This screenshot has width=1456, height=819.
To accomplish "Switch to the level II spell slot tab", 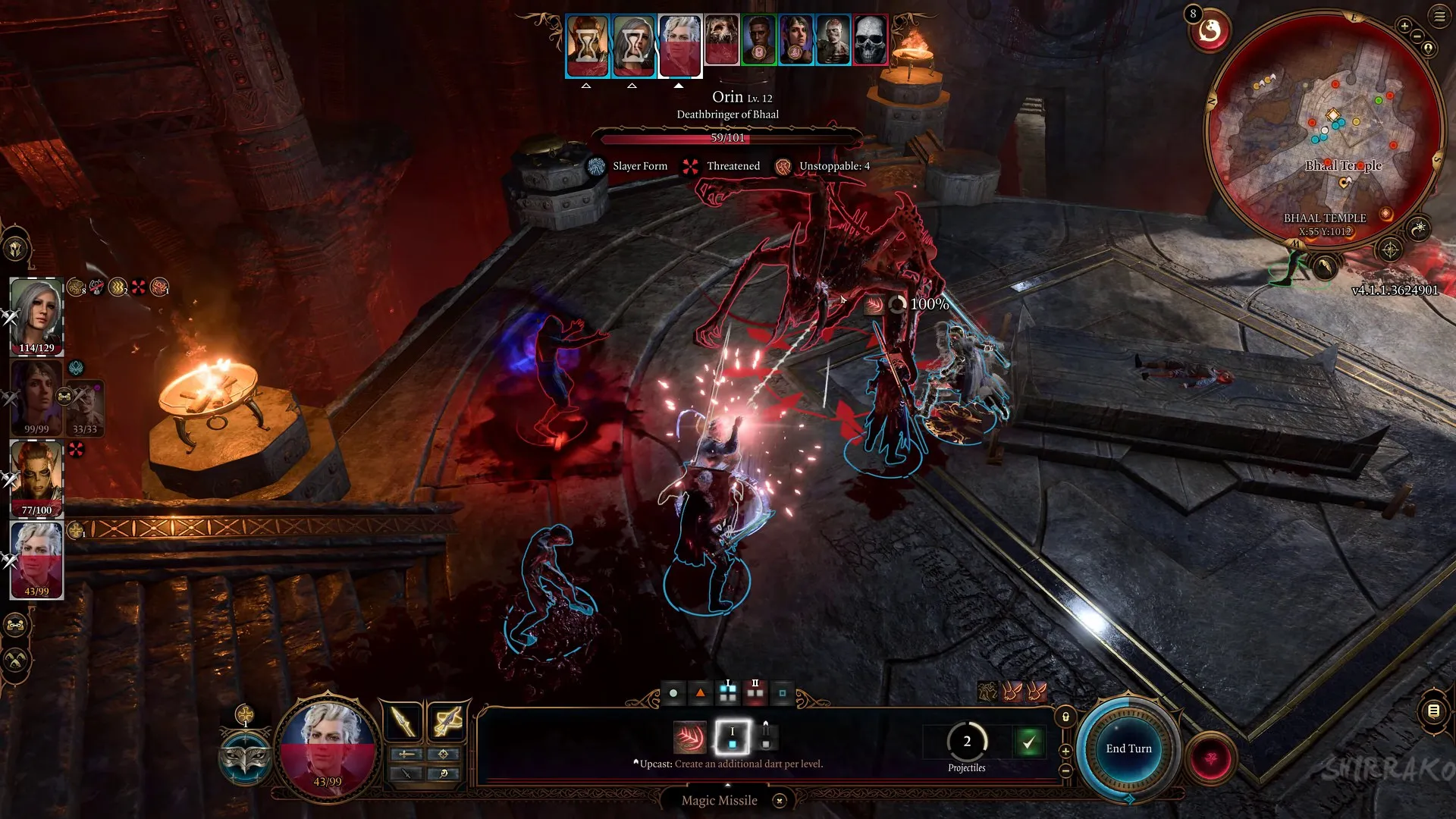I will click(x=755, y=691).
